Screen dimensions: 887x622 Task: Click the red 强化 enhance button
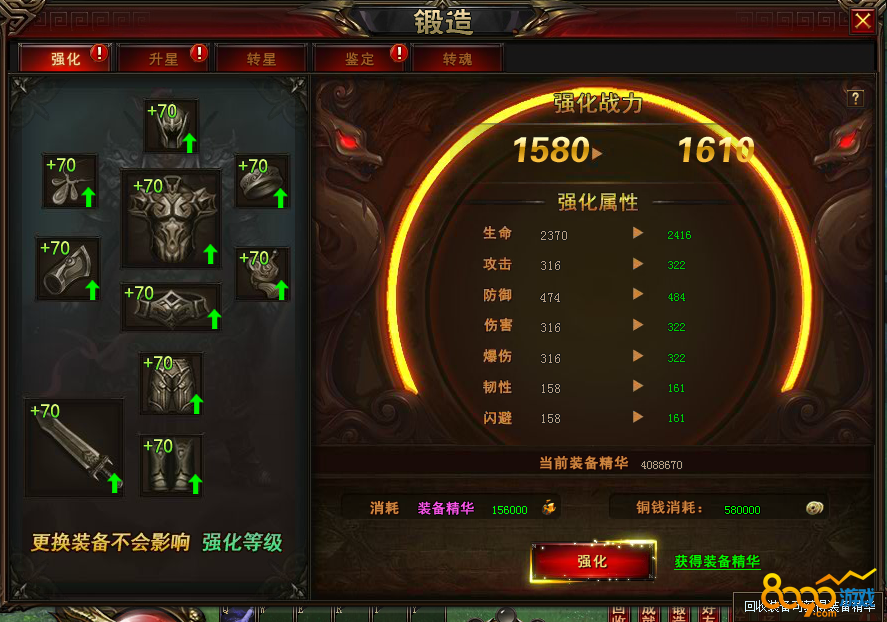coord(592,562)
